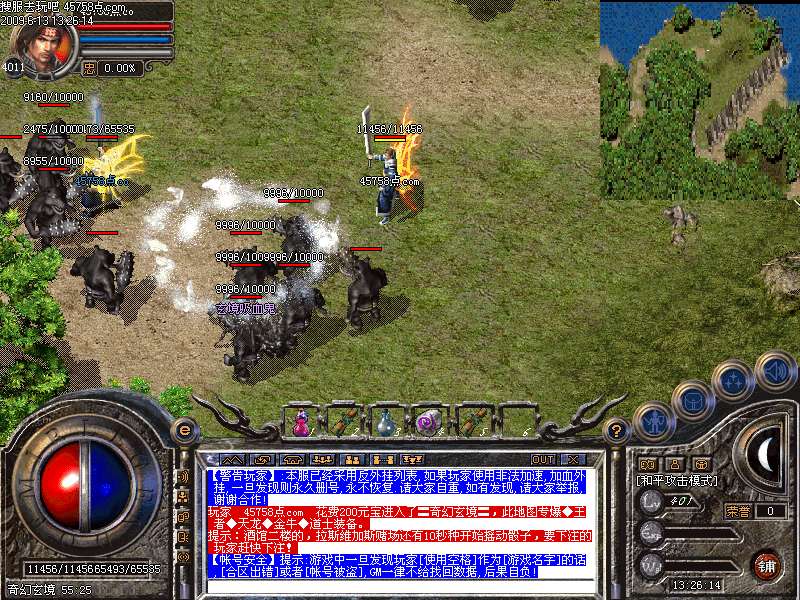800x600 pixels.
Task: Click the OUT button above the chat
Action: (543, 460)
